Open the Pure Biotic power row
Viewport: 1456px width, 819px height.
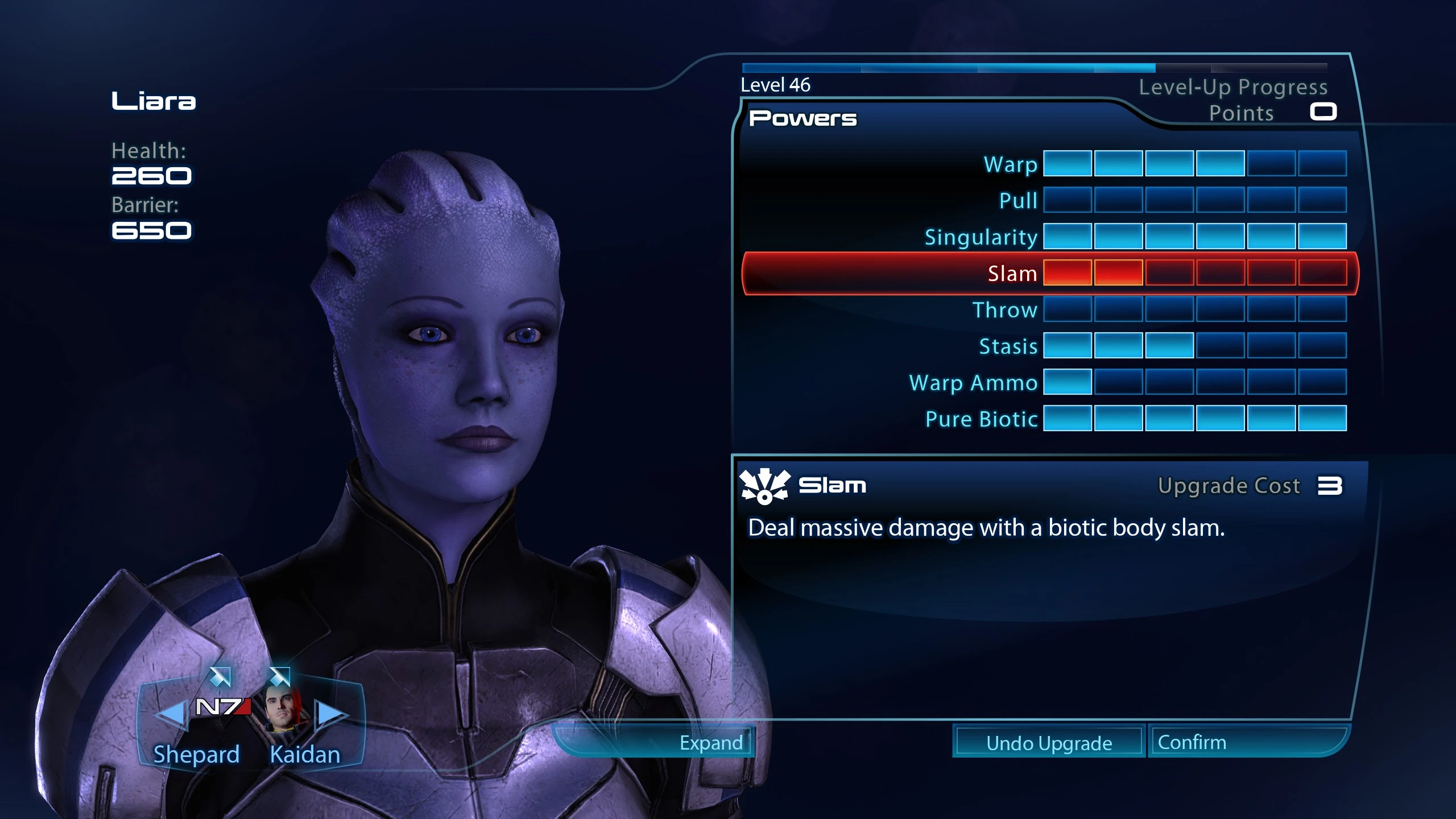981,419
